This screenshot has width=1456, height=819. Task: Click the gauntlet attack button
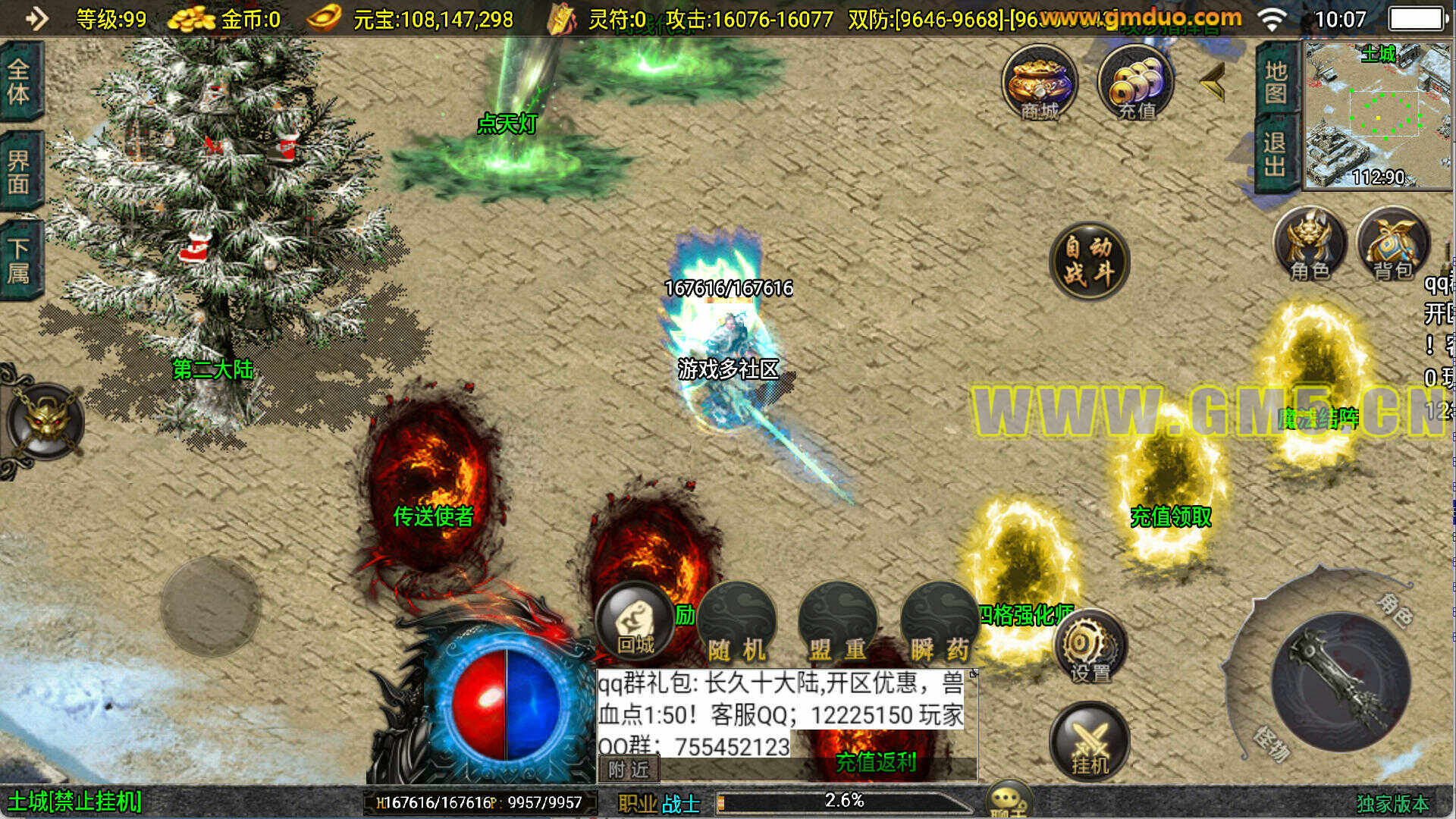1341,682
